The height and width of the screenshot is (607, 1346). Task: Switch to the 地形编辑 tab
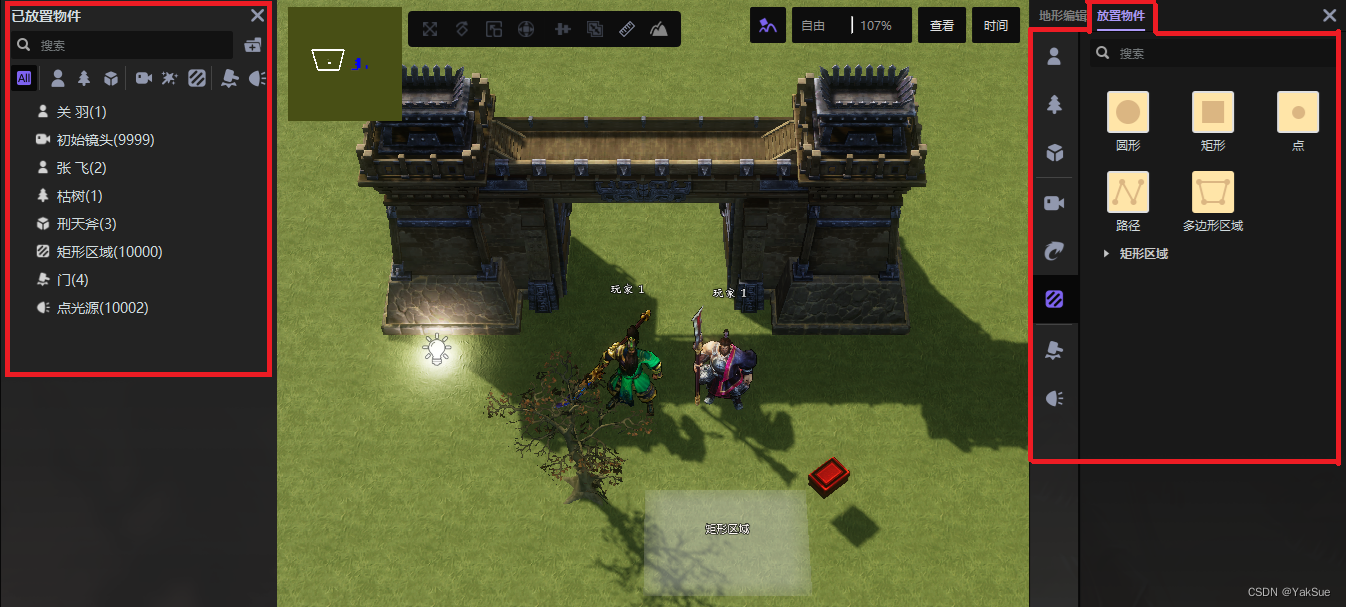coord(1061,15)
